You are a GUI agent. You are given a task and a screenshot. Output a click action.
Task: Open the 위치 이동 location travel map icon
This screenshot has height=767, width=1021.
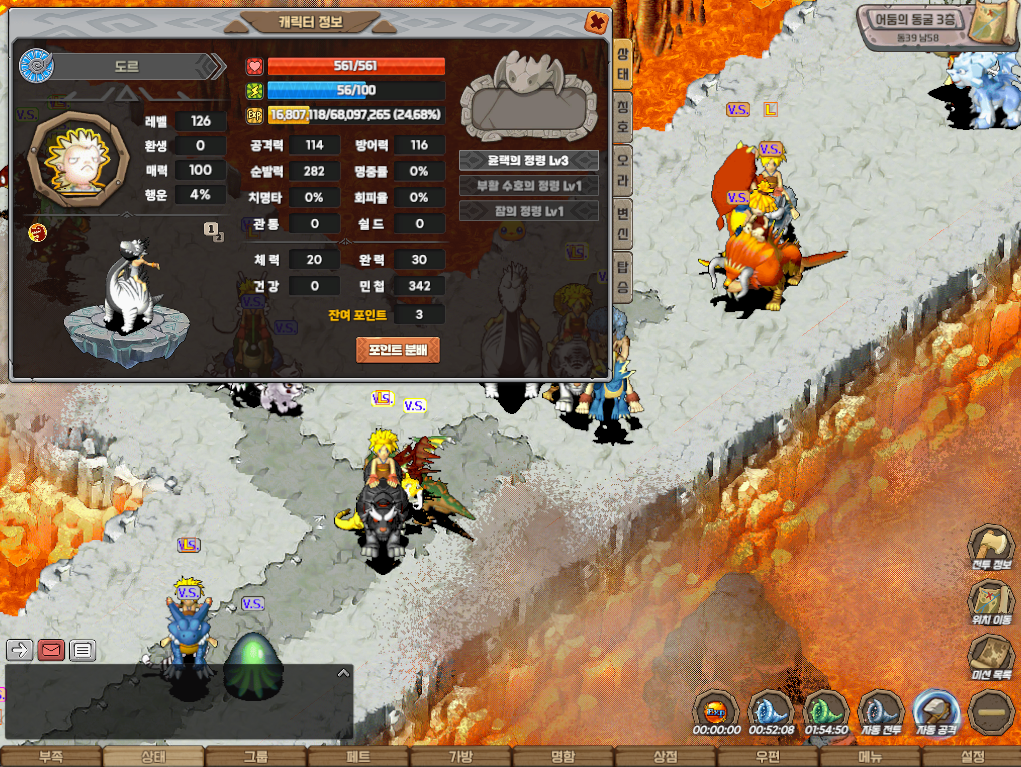coord(990,603)
